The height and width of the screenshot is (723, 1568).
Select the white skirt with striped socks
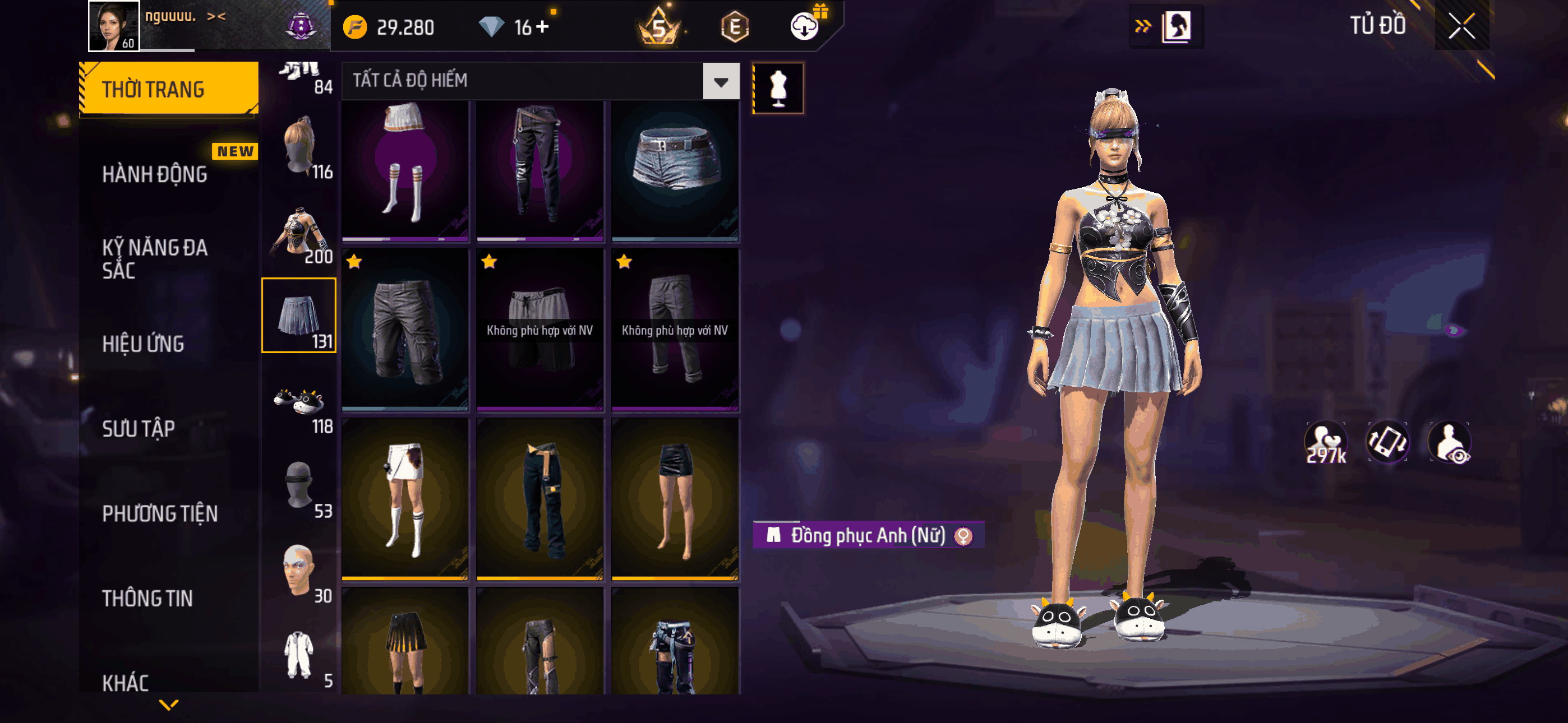(x=405, y=498)
